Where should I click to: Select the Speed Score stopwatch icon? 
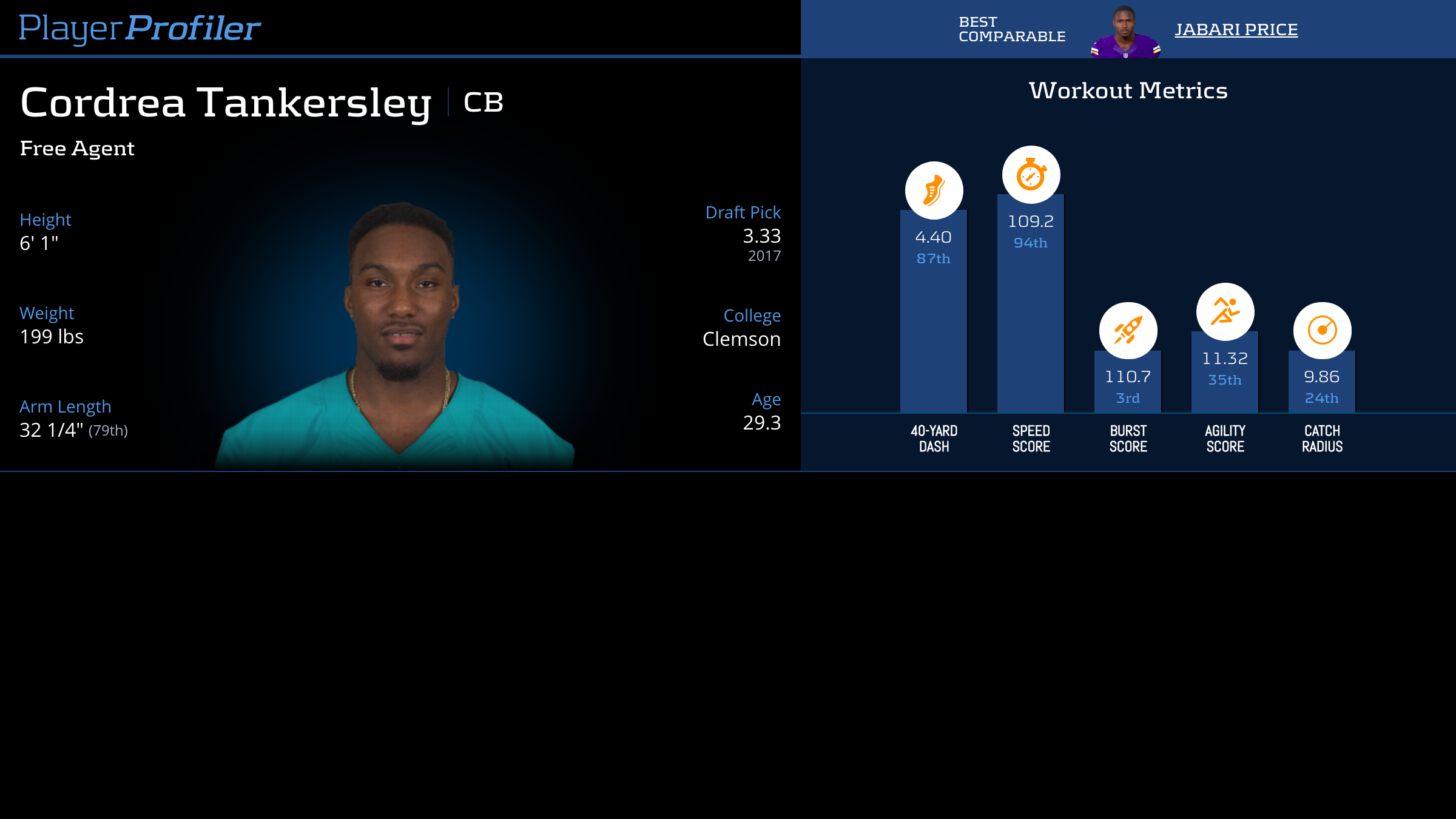[x=1031, y=175]
